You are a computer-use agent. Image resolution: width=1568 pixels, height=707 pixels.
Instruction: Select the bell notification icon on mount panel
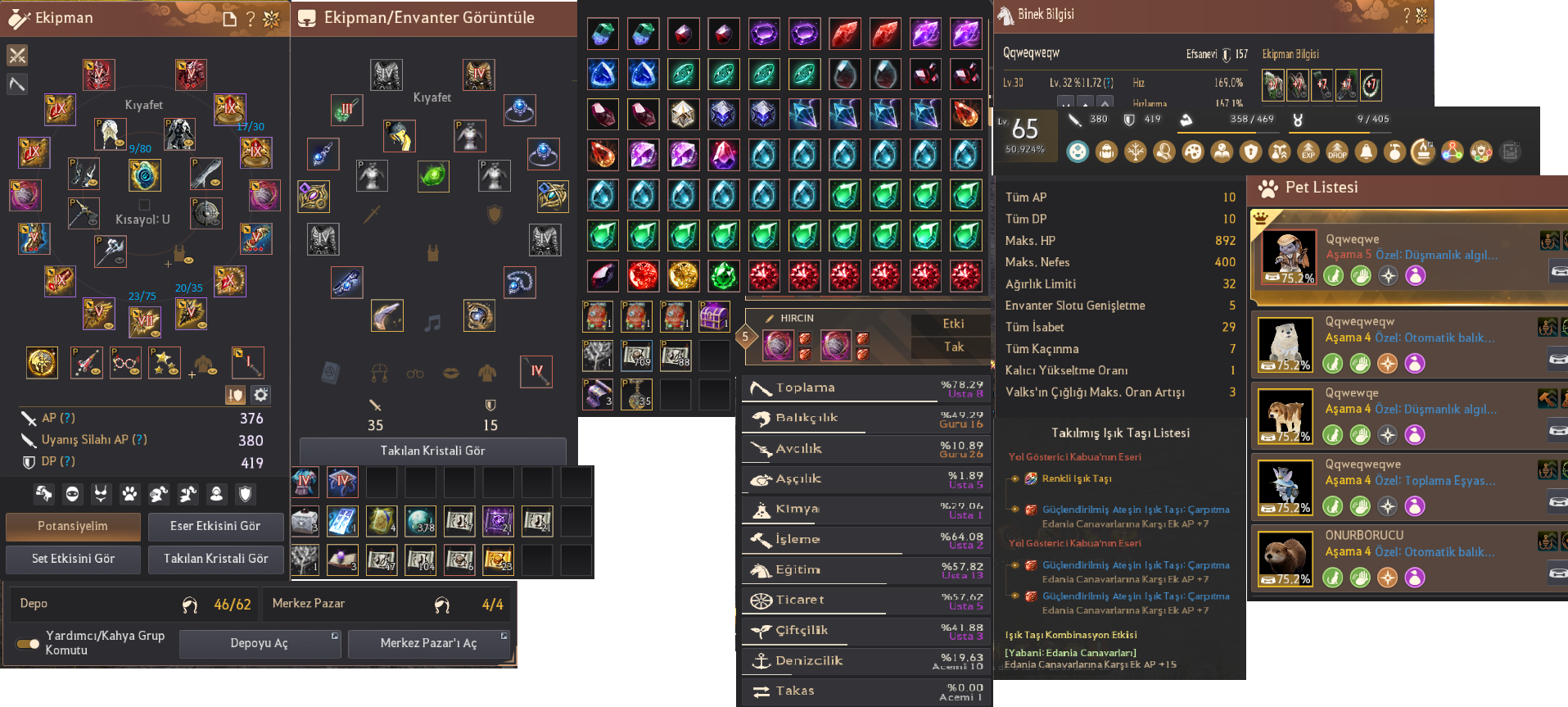point(1367,152)
